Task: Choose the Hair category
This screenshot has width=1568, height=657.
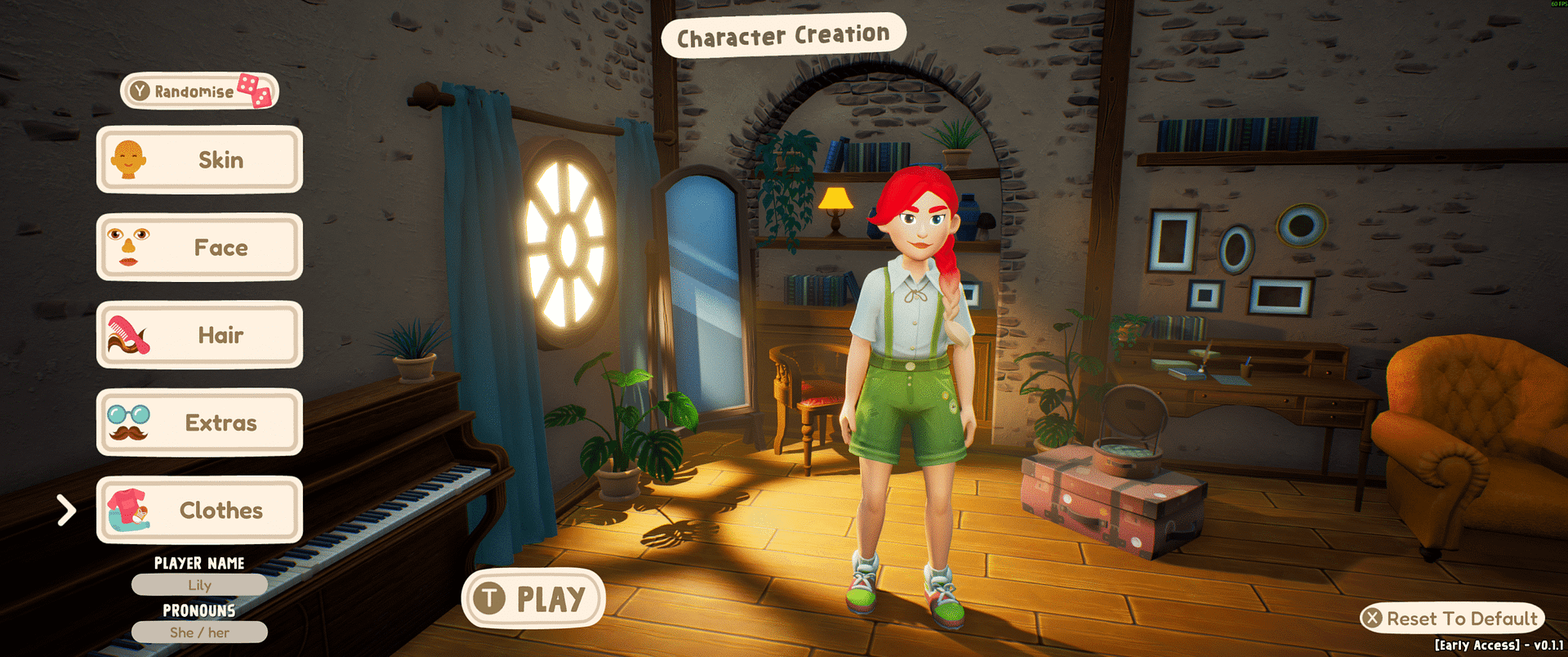Action: tap(199, 335)
